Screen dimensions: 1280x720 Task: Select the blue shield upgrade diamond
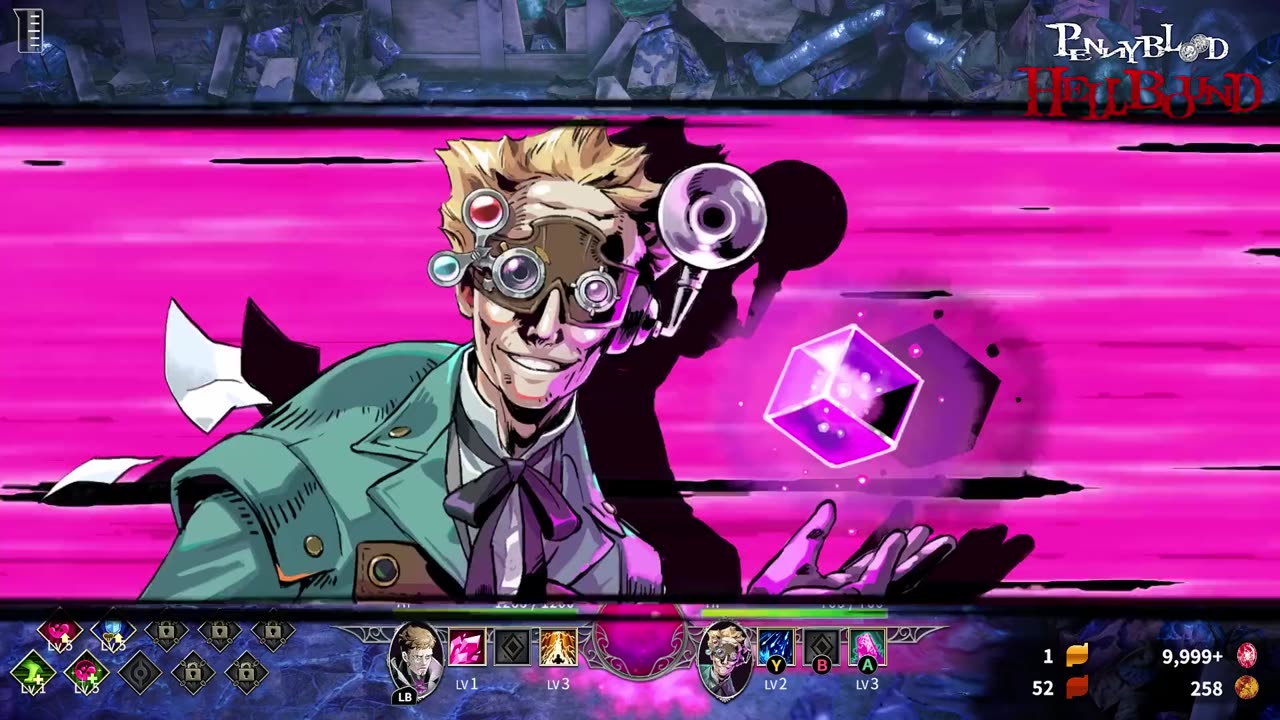(x=113, y=632)
